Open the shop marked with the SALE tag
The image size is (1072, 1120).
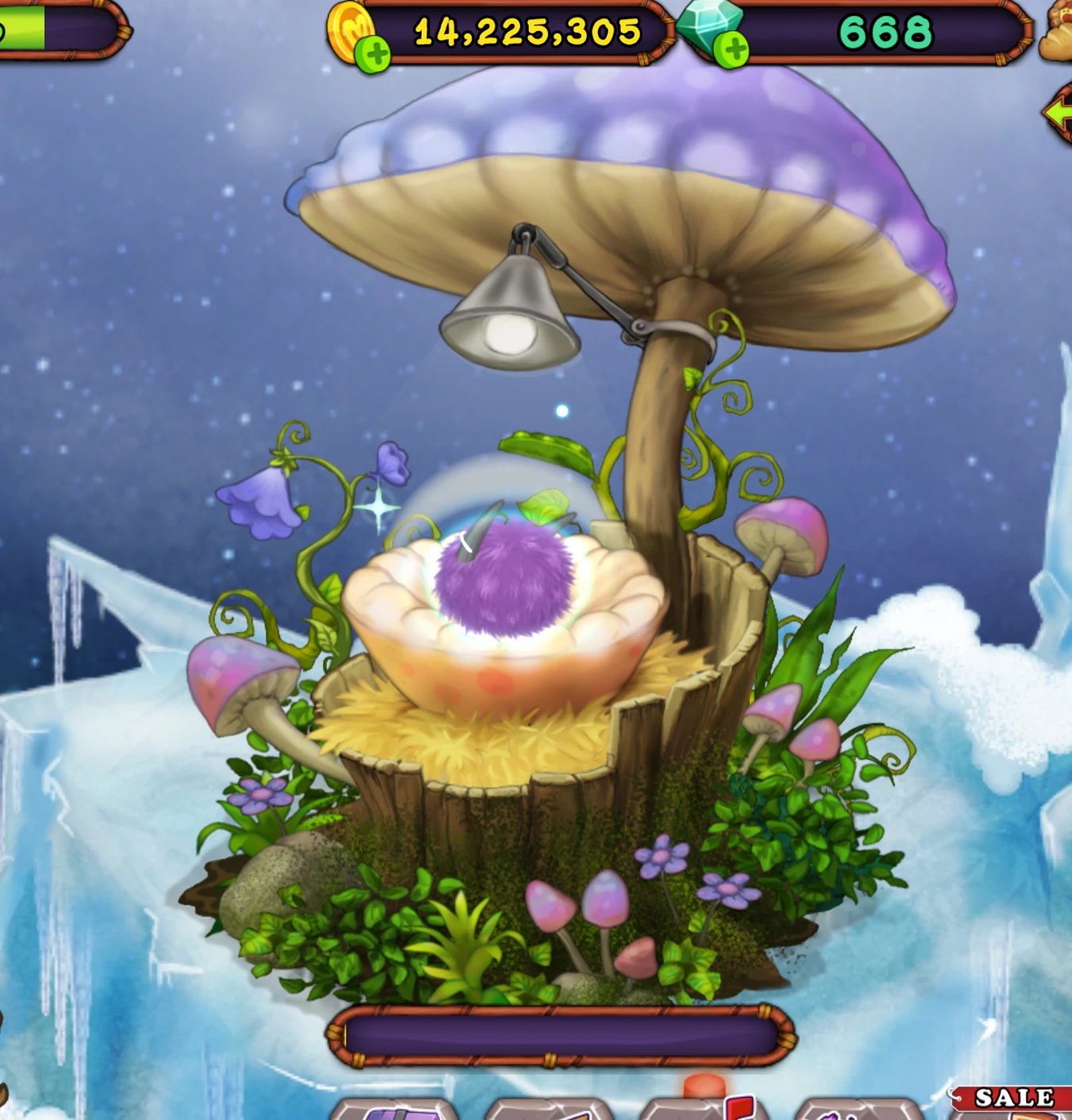[x=1016, y=1112]
